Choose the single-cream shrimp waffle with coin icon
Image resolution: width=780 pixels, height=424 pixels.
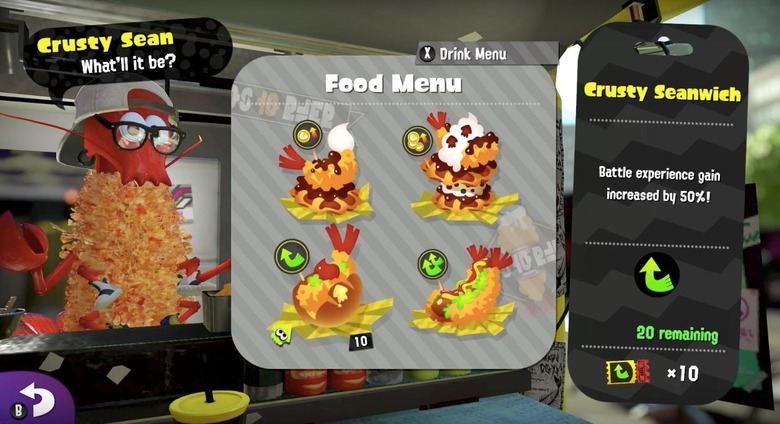[x=330, y=173]
